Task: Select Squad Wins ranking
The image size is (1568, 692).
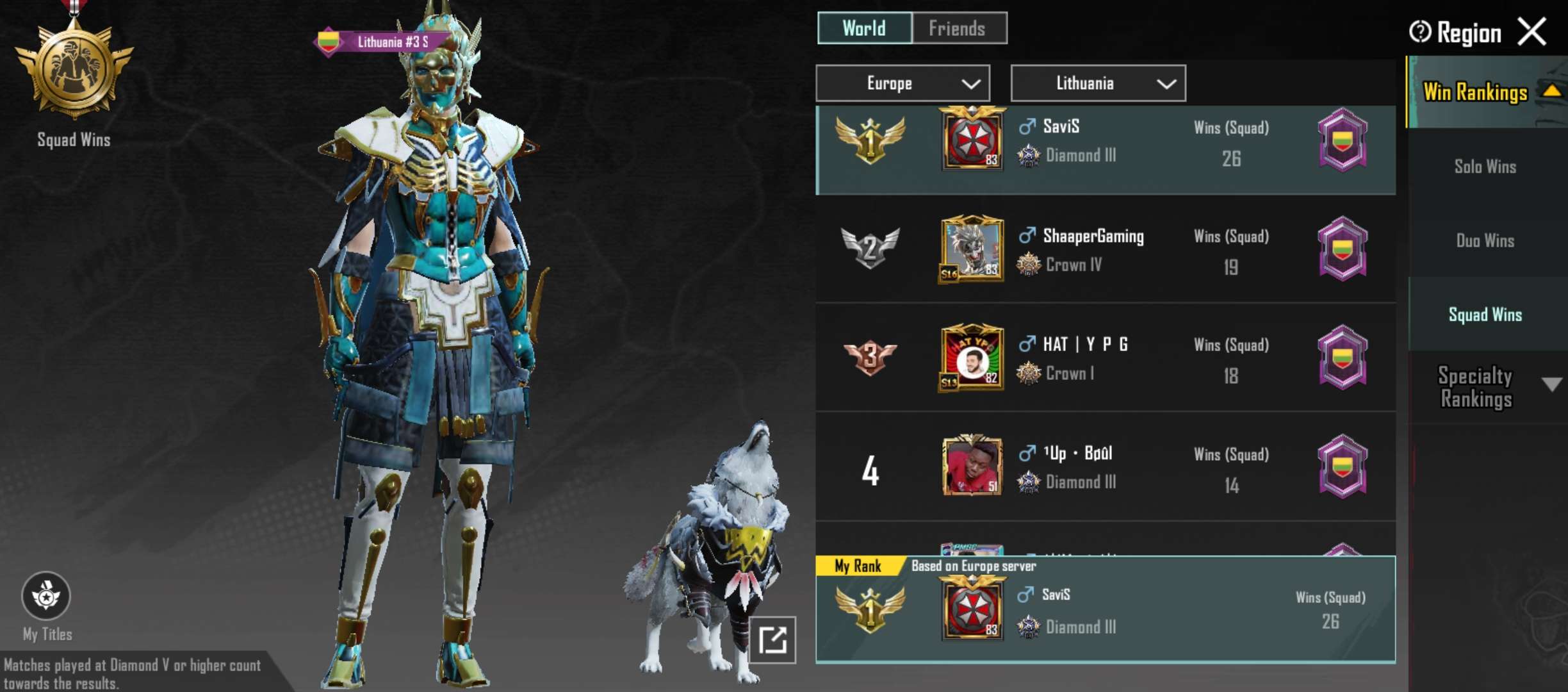Action: click(x=1485, y=315)
